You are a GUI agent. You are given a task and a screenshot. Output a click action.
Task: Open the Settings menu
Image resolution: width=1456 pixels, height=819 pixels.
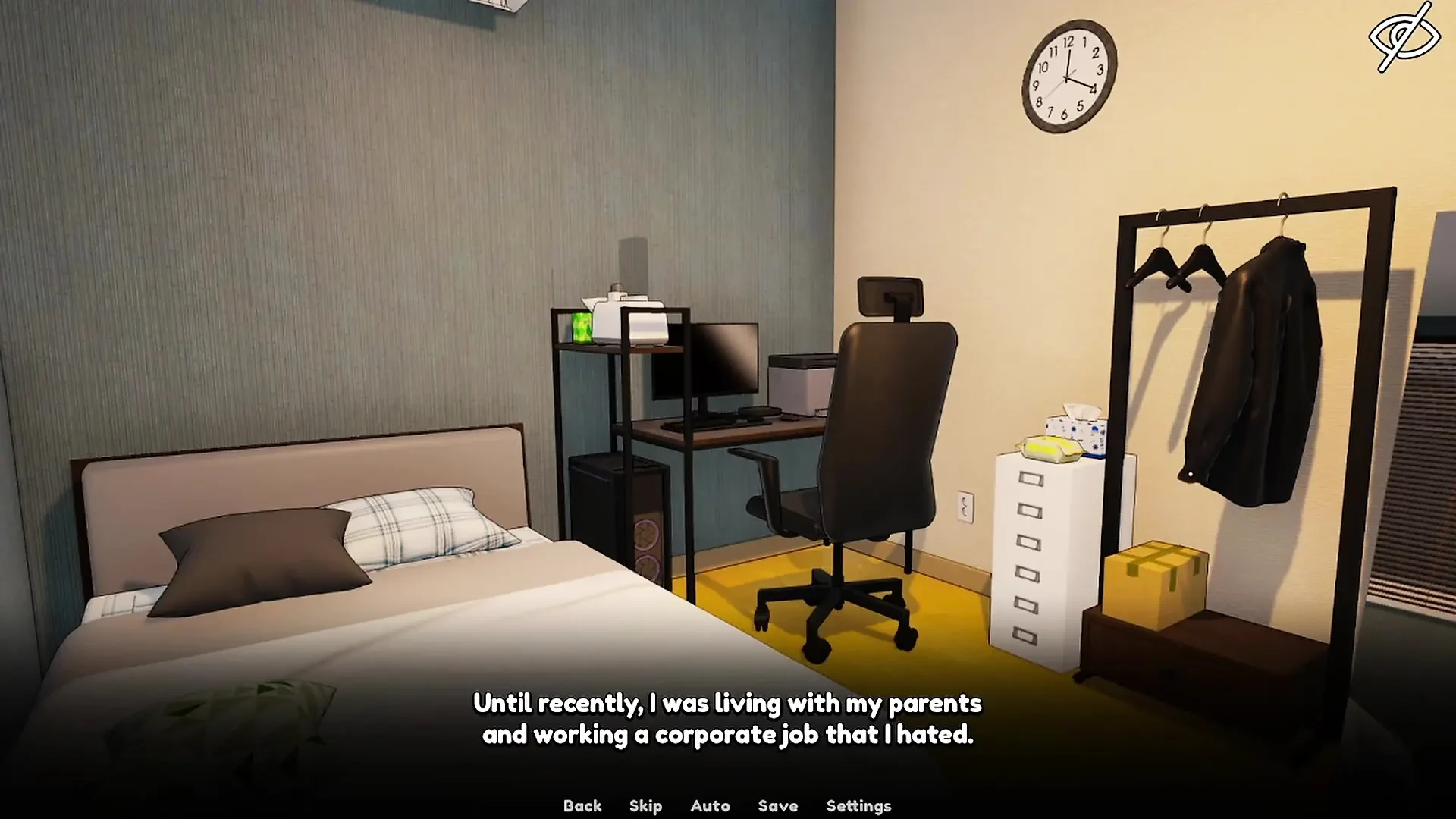[858, 805]
